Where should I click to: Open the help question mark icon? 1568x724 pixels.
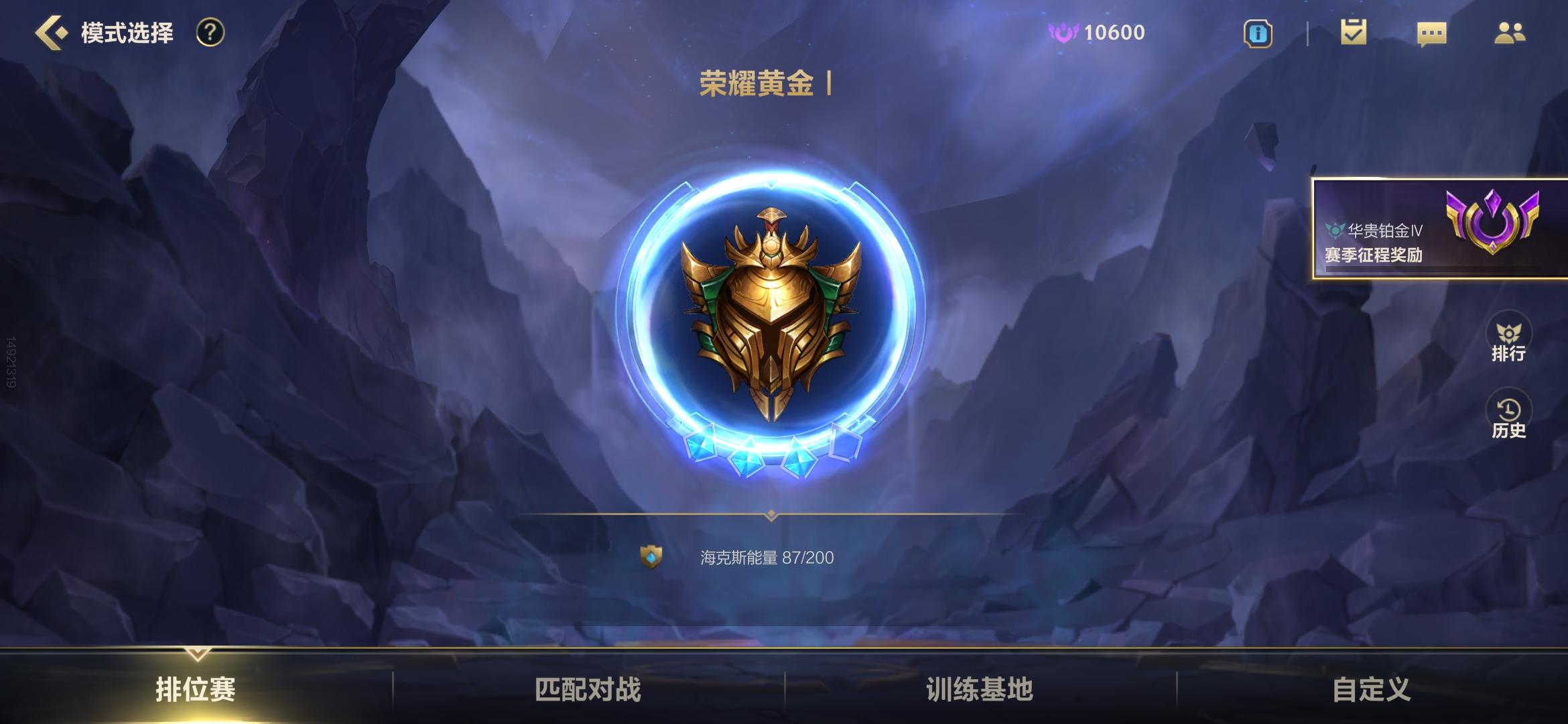coord(208,32)
